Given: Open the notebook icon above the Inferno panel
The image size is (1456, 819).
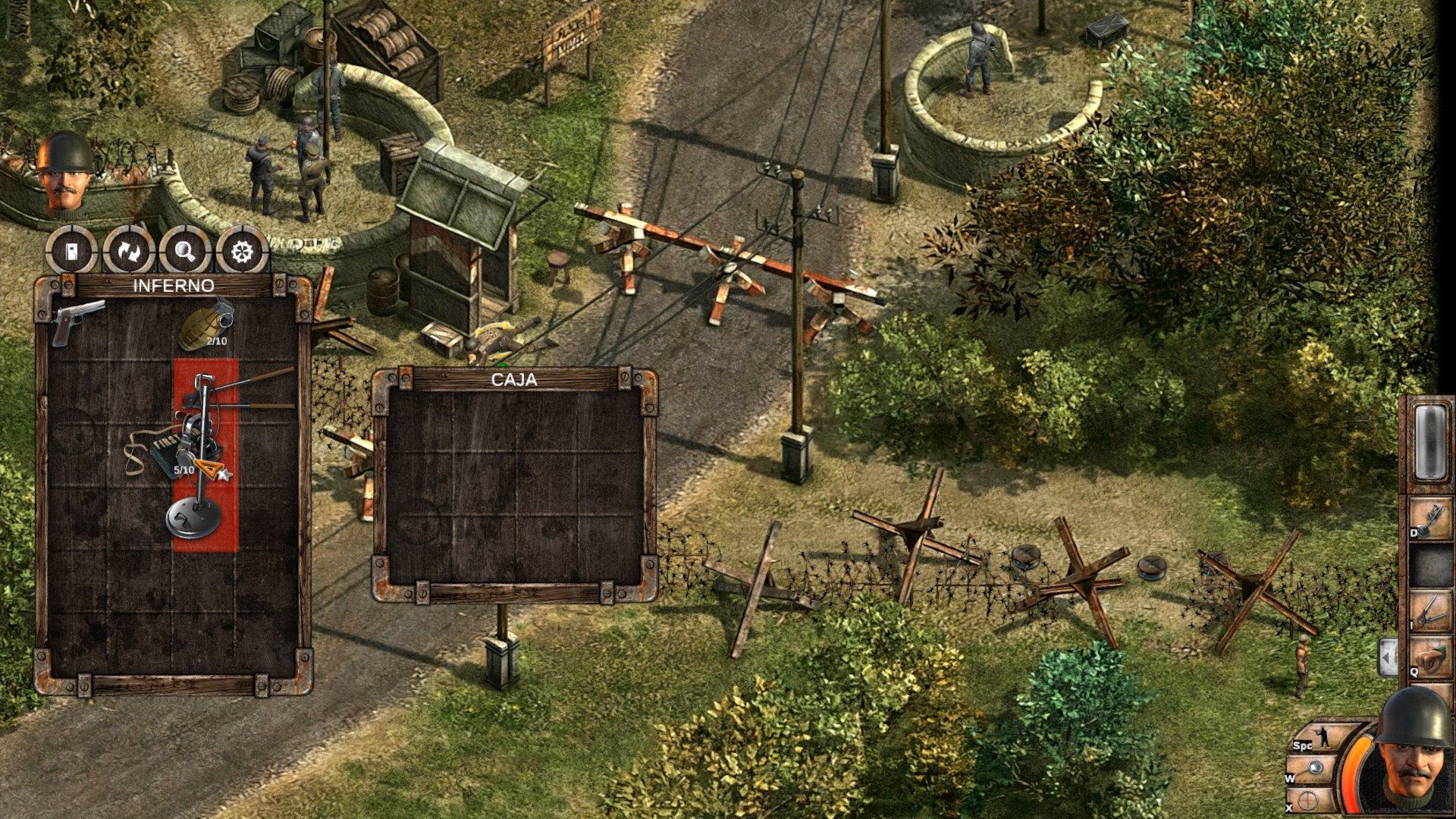Looking at the screenshot, I should point(74,253).
